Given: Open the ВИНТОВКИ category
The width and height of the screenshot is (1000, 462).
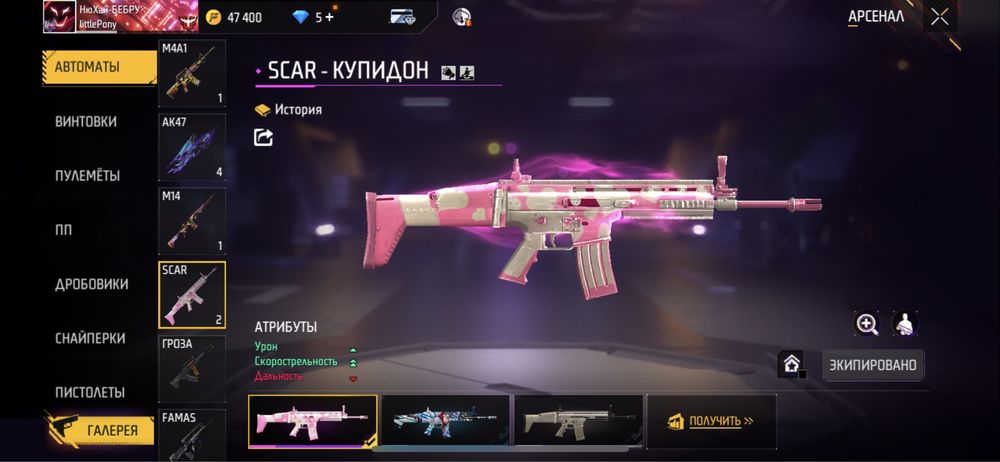Looking at the screenshot, I should pos(86,121).
